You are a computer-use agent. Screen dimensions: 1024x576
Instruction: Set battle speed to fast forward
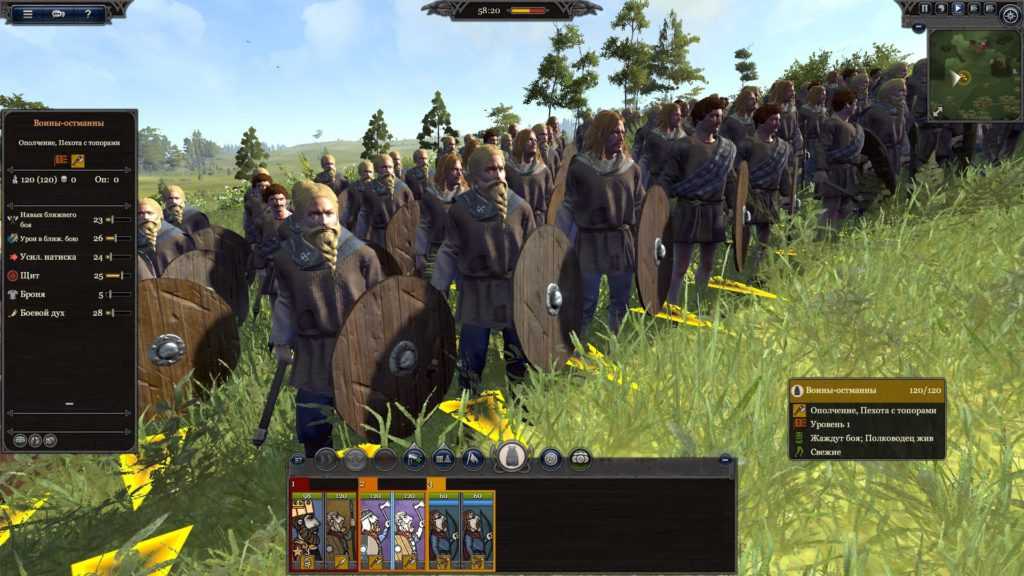973,8
